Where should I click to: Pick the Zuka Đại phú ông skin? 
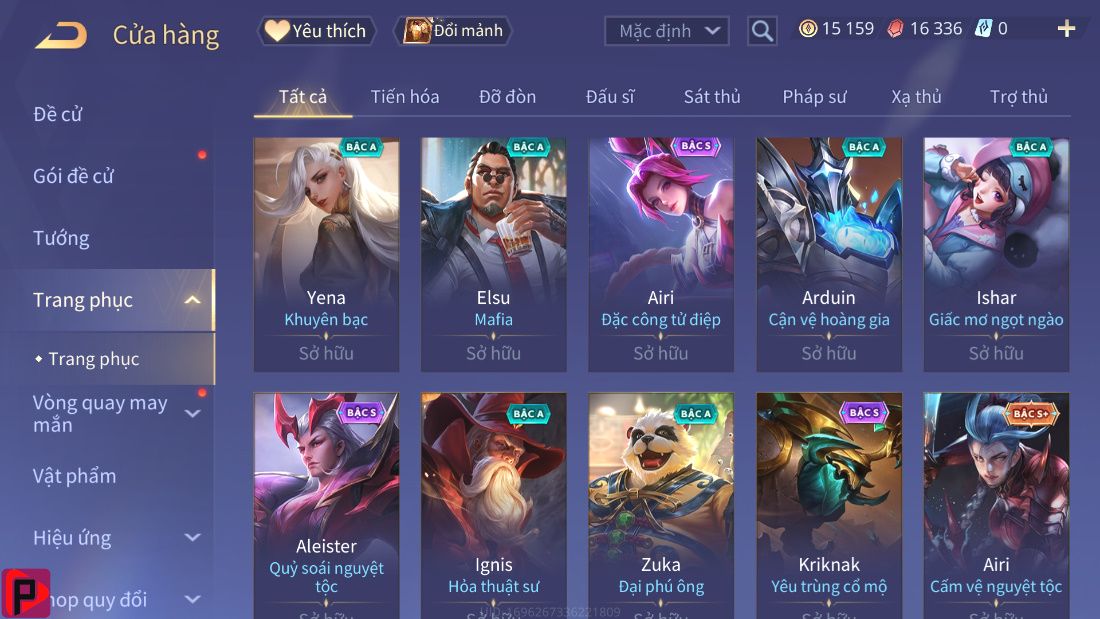[660, 505]
